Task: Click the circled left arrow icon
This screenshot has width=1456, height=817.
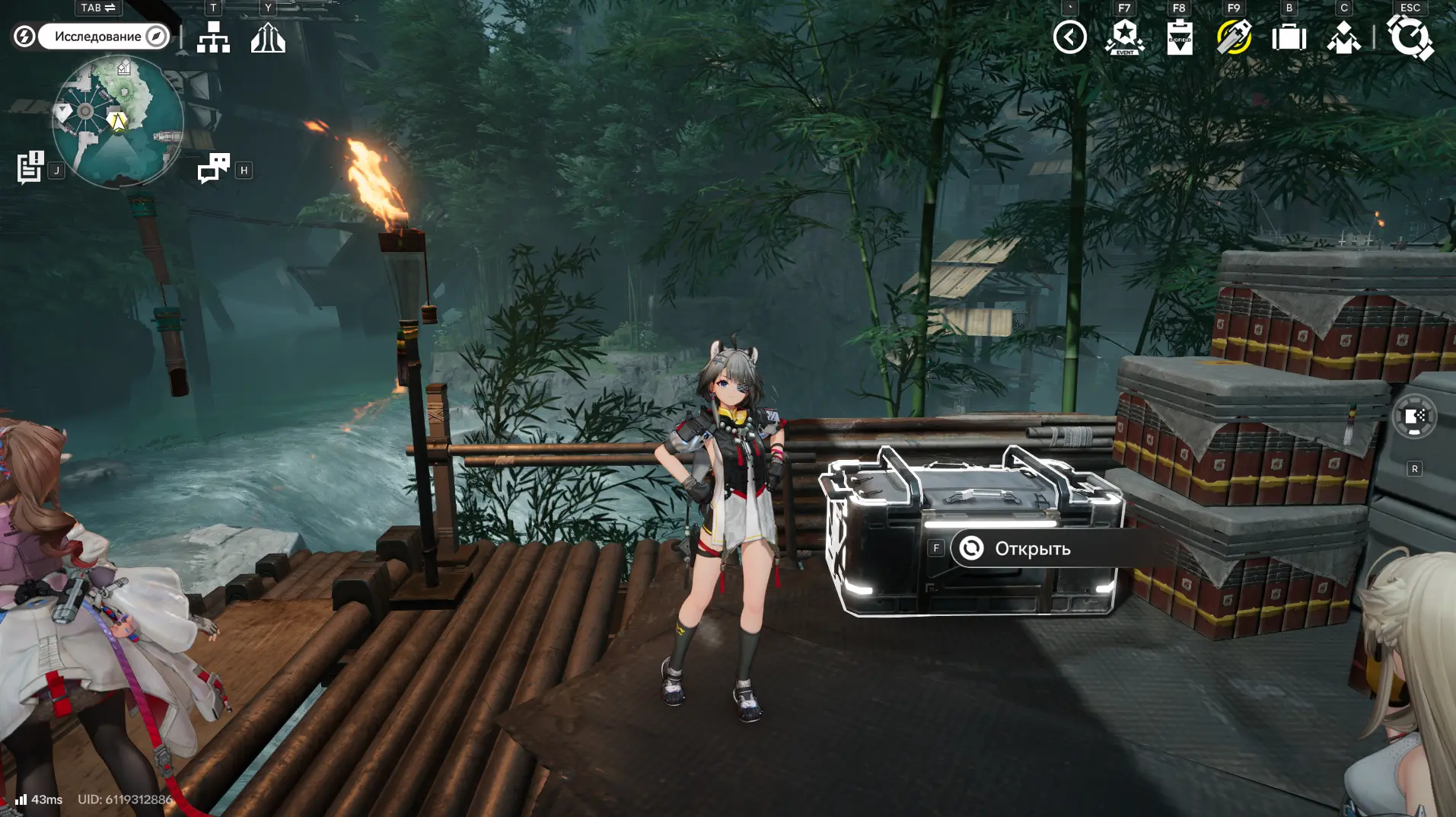Action: point(1069,37)
